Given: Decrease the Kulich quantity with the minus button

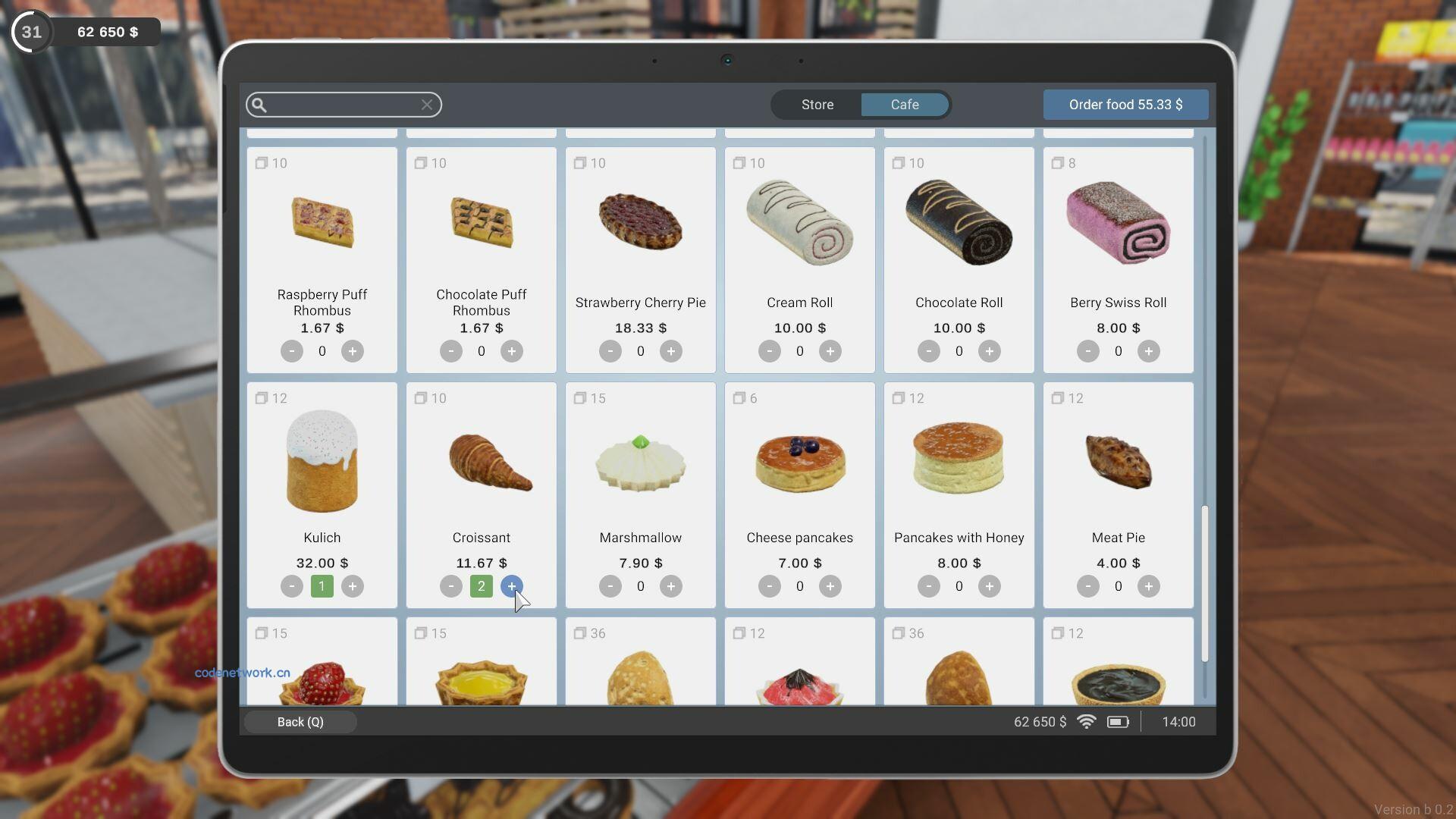Looking at the screenshot, I should pos(292,586).
